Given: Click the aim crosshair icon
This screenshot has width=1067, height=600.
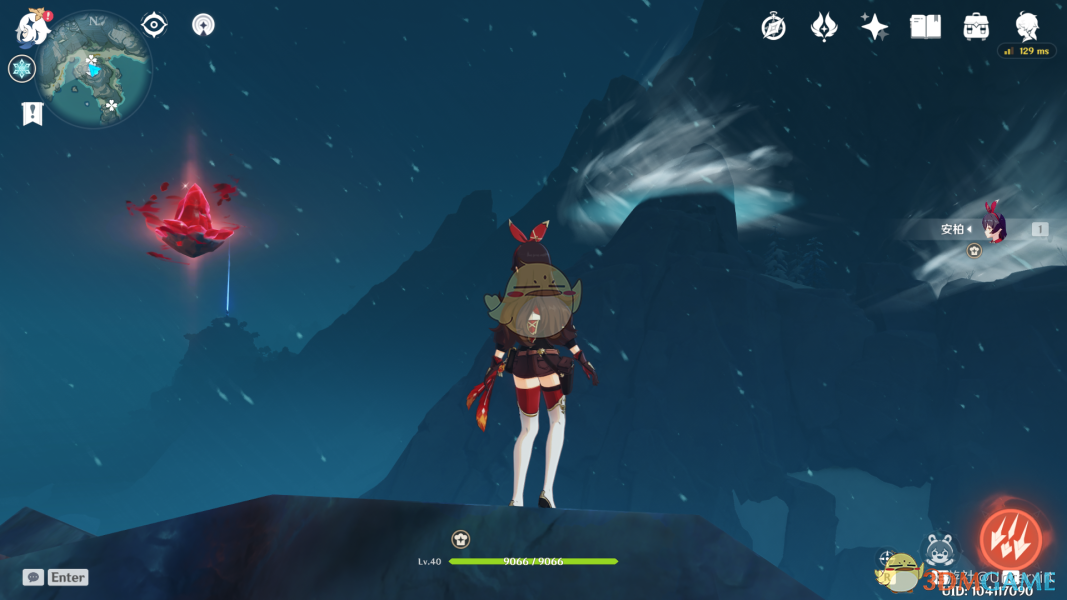Looking at the screenshot, I should click(x=887, y=558).
